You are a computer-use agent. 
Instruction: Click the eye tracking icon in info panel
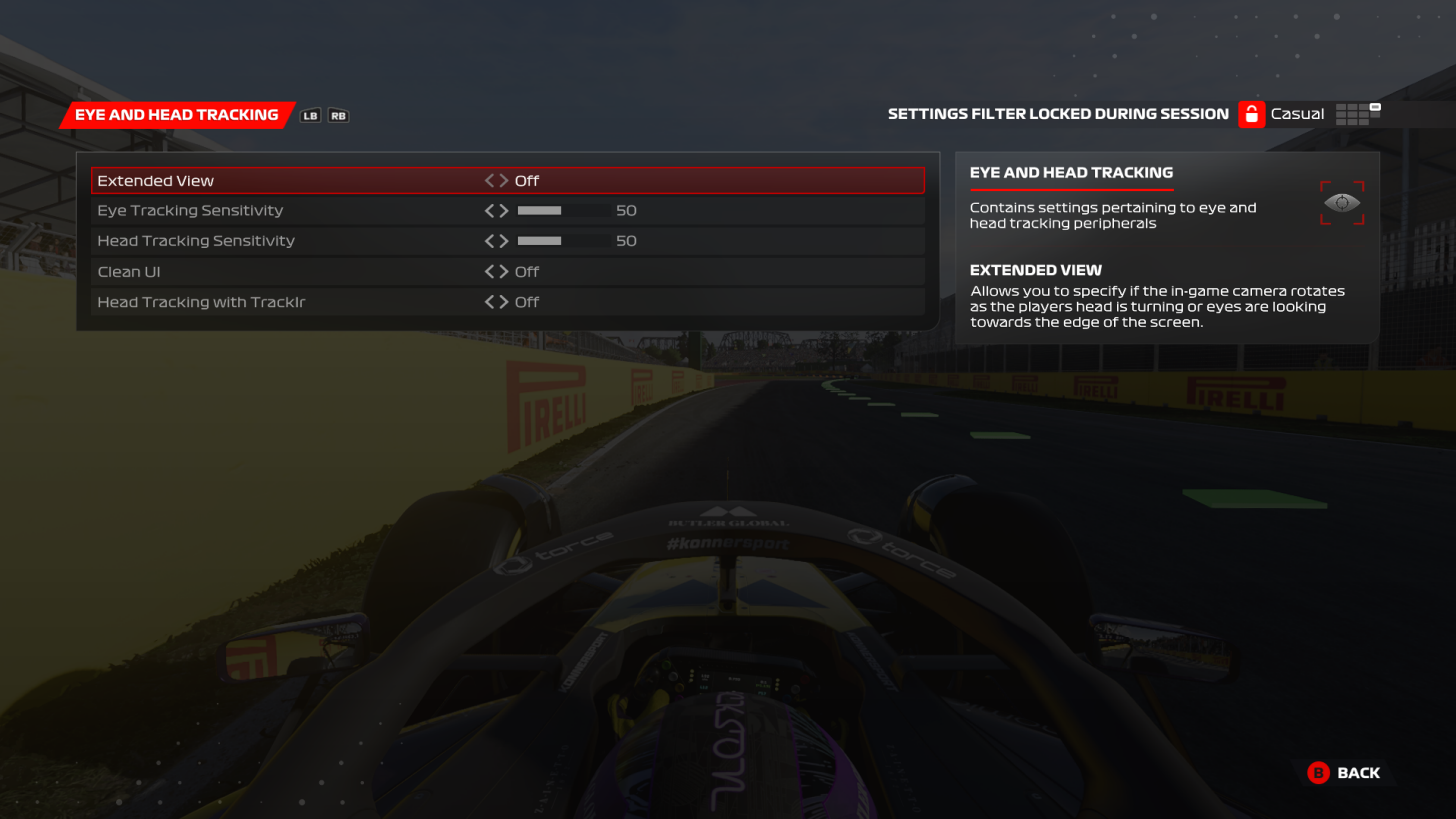point(1341,203)
